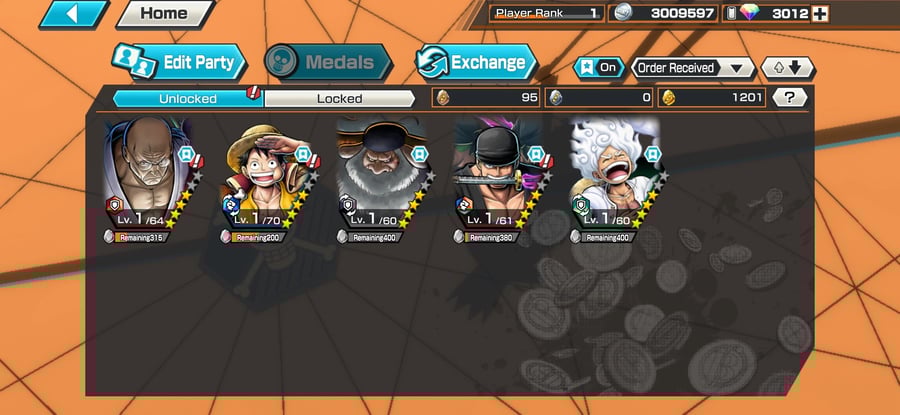Screen dimensions: 900x415
Task: Open the question mark help button
Action: 790,98
